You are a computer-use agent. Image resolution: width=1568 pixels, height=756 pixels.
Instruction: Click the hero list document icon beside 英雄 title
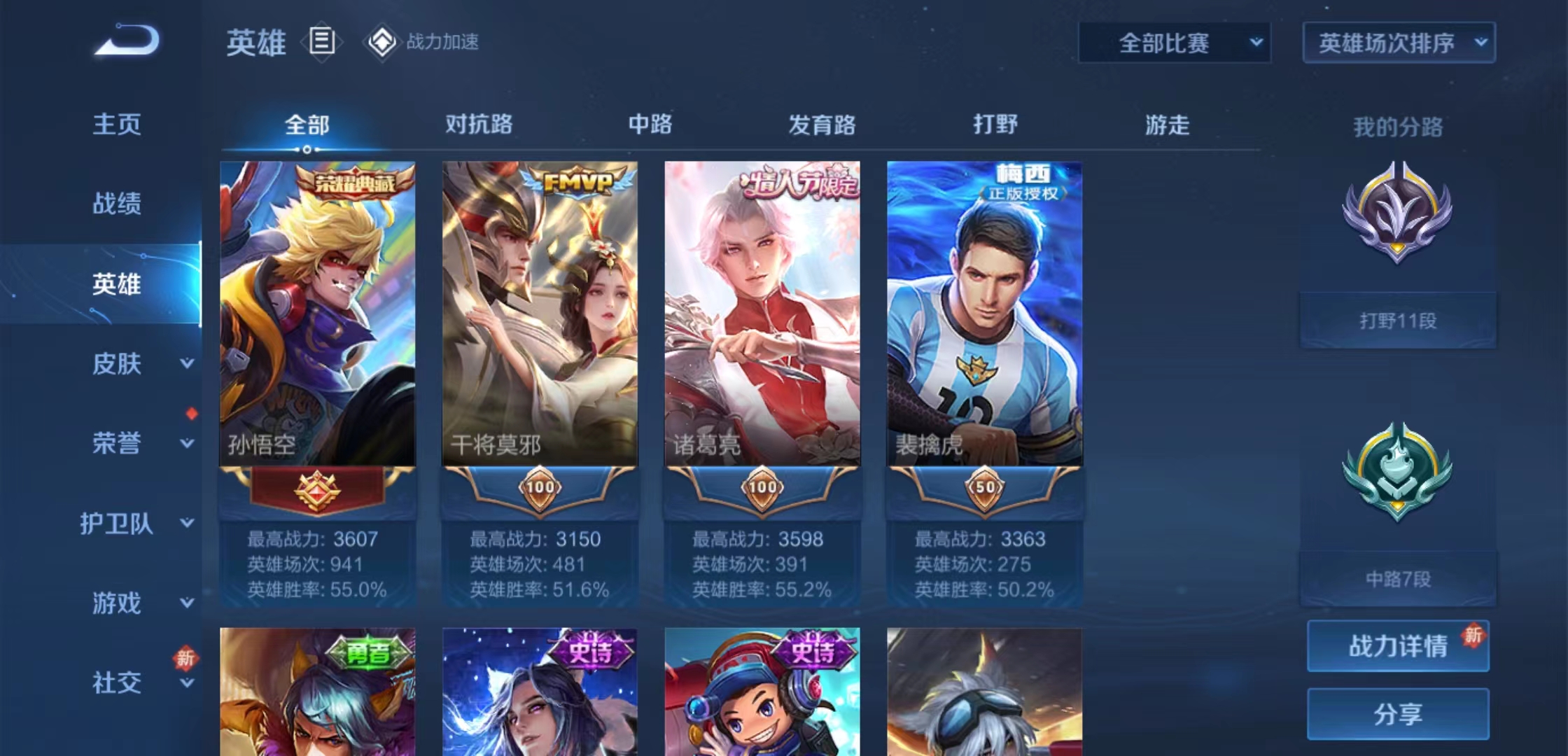point(321,42)
